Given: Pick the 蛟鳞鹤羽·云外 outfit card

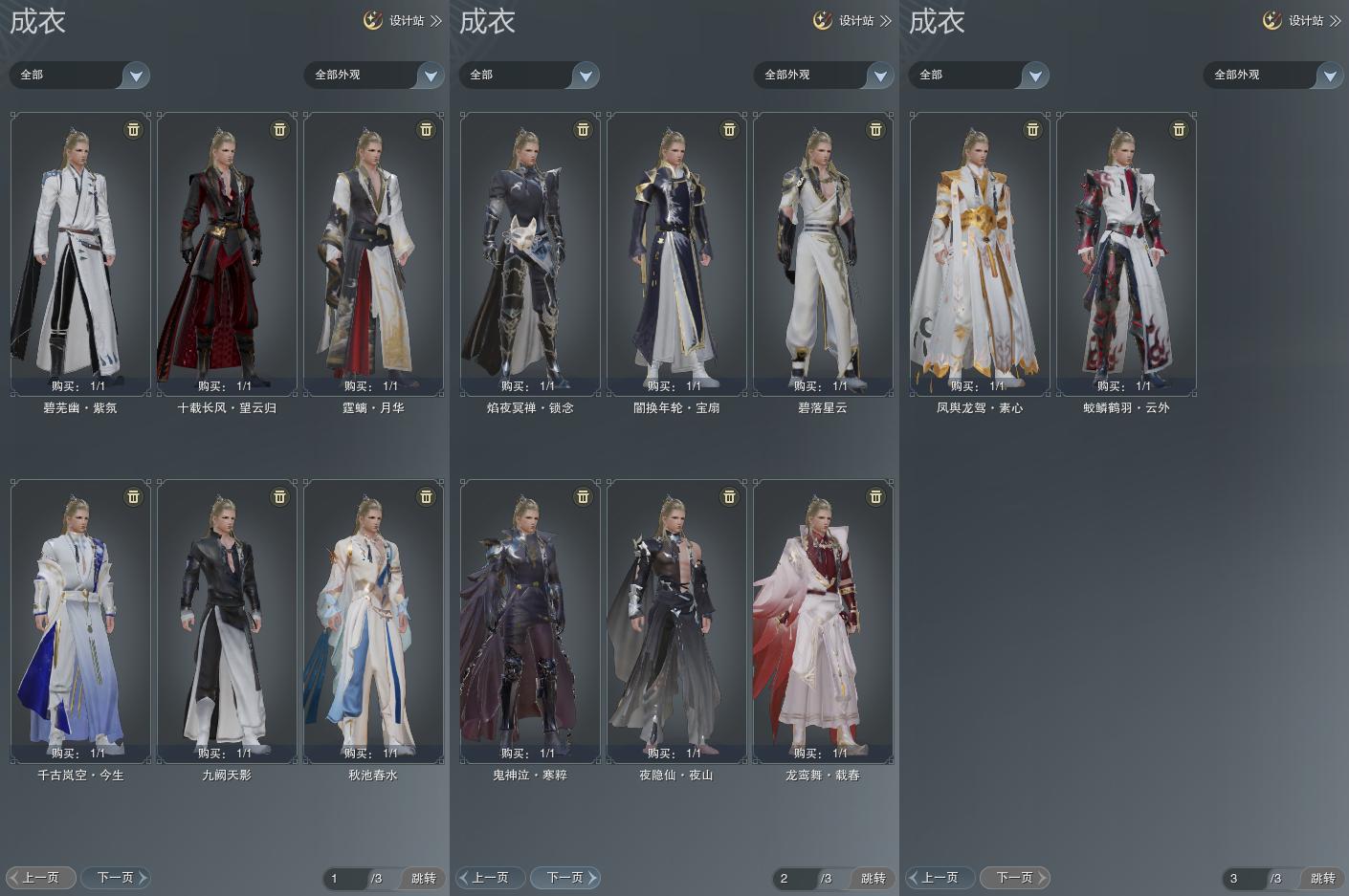Looking at the screenshot, I should tap(1126, 253).
